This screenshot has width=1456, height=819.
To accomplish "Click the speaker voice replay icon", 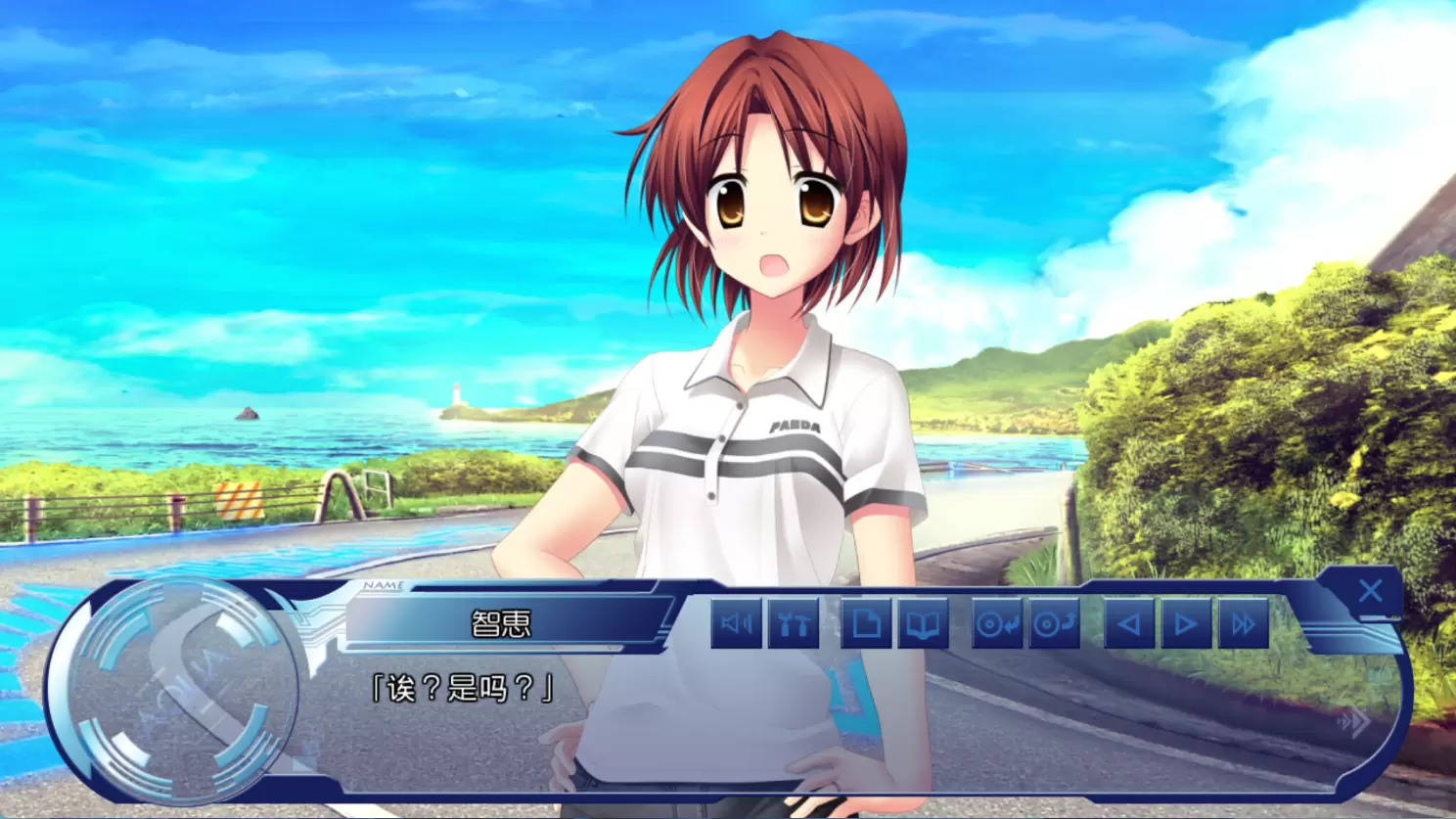I will [x=736, y=623].
